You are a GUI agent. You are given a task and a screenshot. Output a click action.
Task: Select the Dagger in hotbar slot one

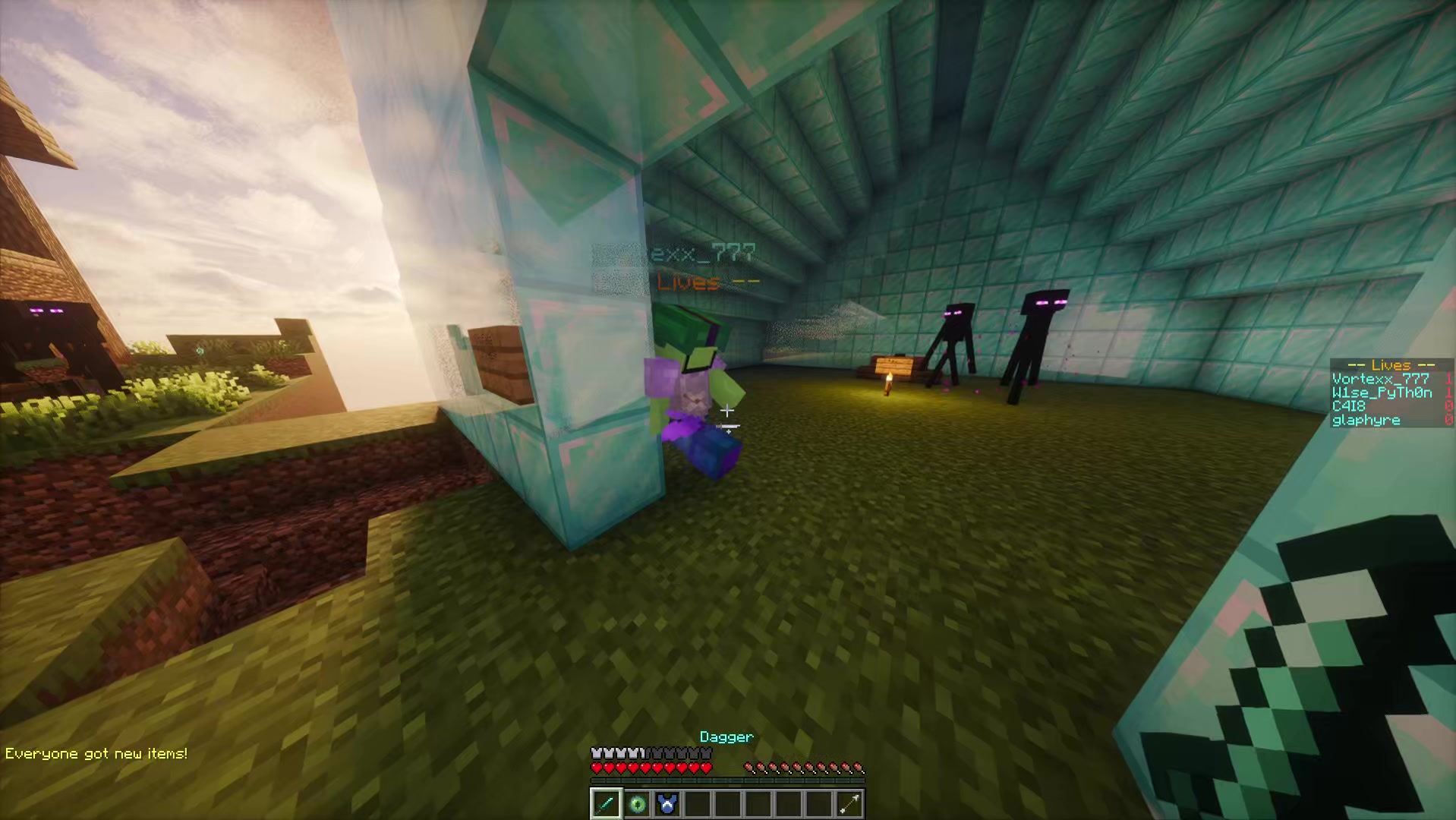pos(606,804)
